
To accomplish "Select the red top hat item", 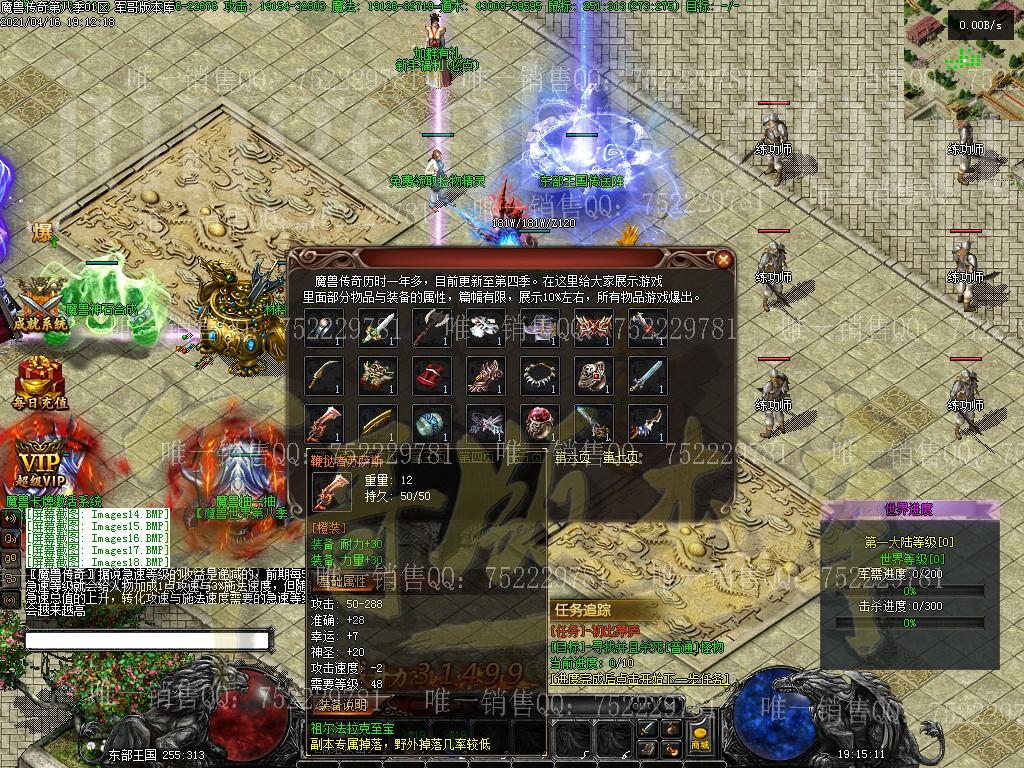I will click(x=431, y=374).
